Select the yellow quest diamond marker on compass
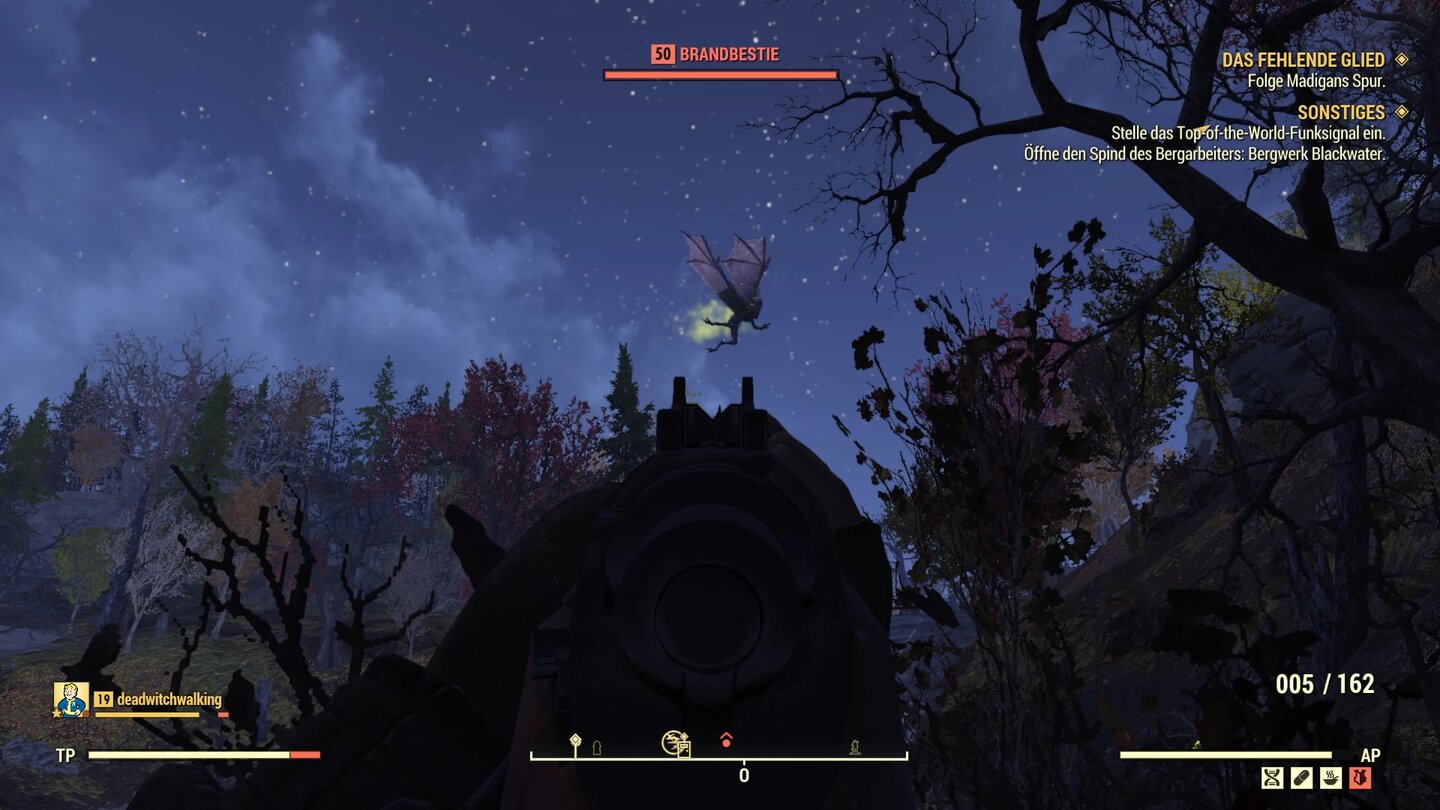1440x810 pixels. click(576, 738)
